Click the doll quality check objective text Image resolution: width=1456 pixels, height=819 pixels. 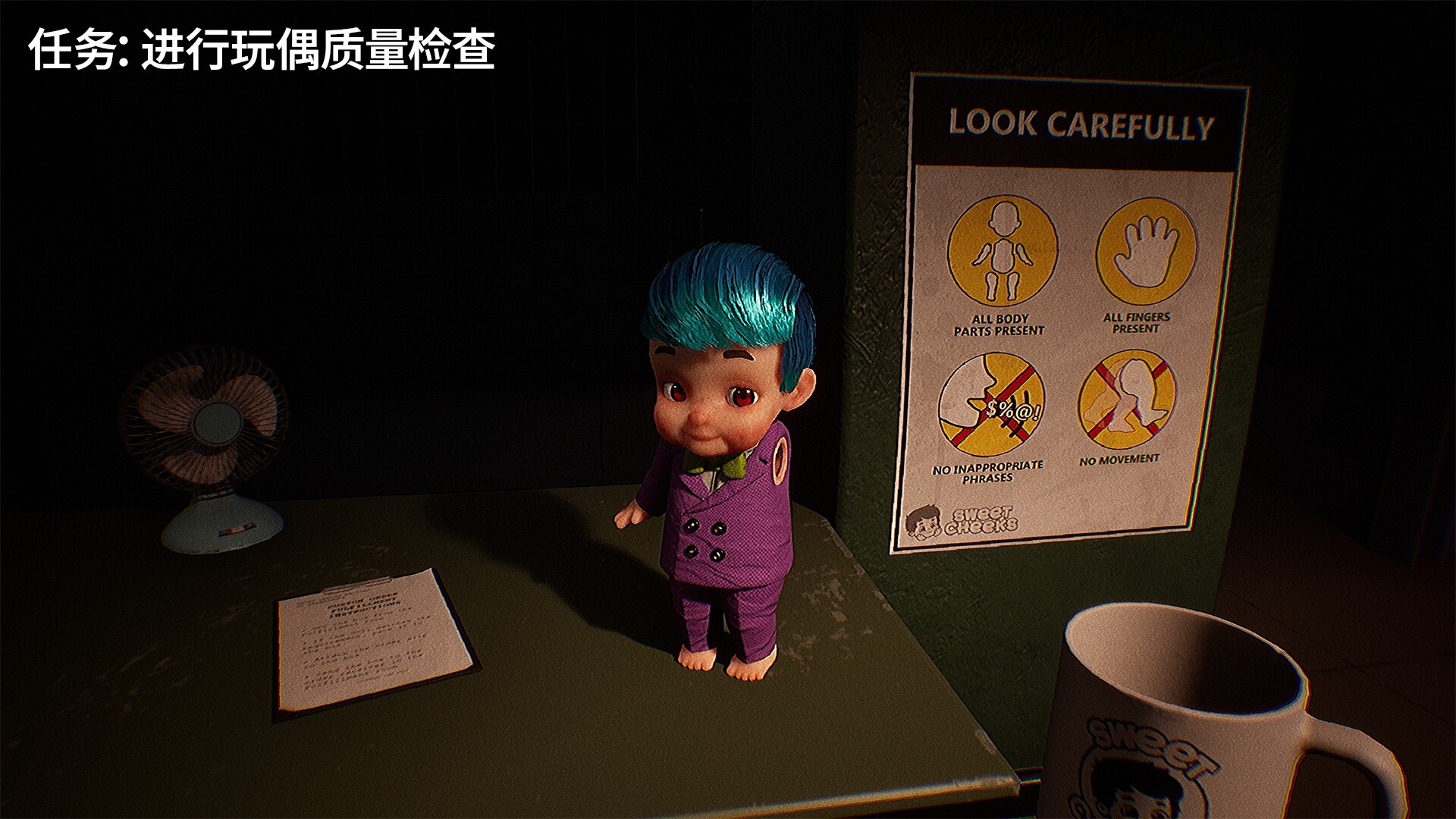click(262, 50)
